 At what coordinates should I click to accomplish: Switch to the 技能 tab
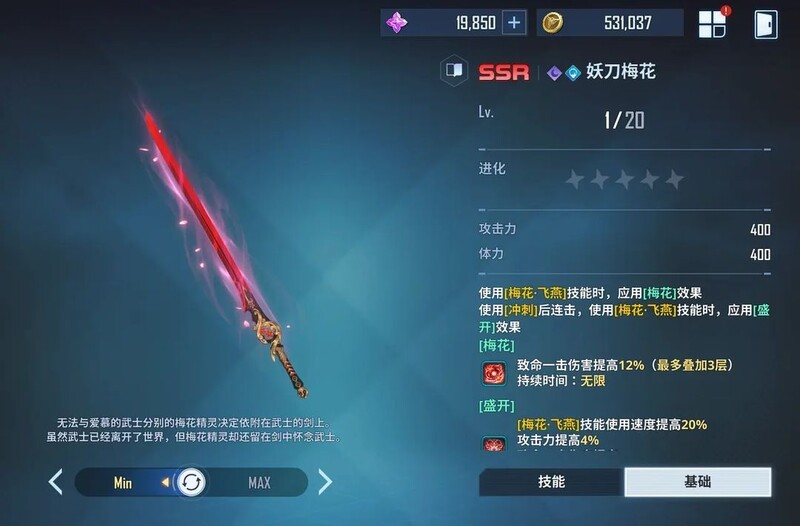coord(551,482)
